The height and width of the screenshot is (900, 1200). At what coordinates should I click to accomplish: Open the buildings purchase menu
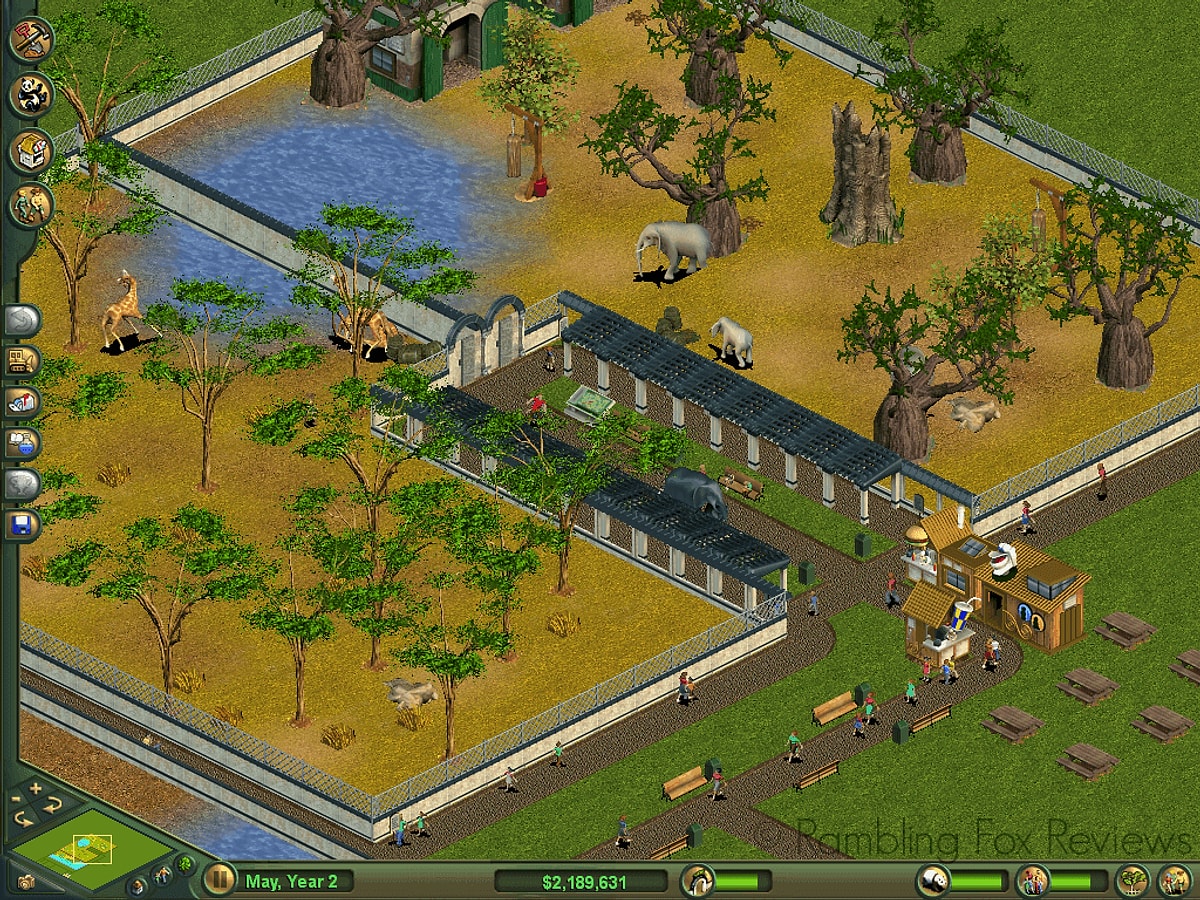coord(30,151)
